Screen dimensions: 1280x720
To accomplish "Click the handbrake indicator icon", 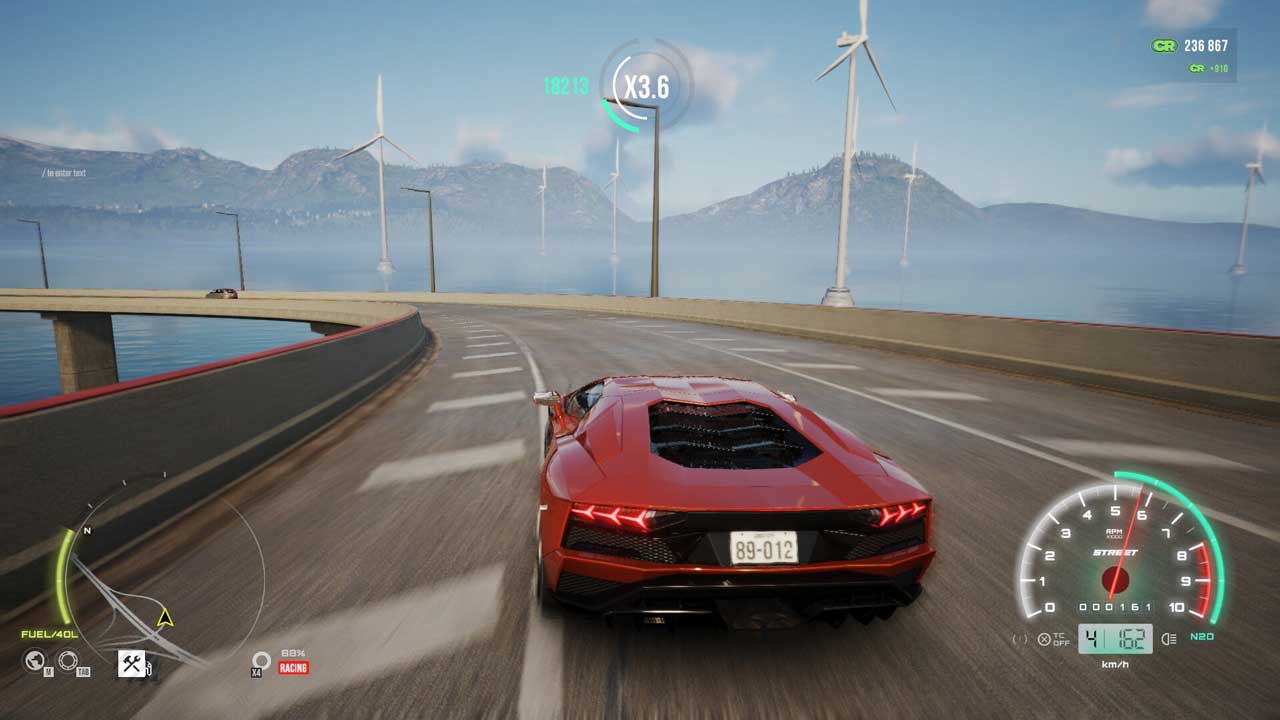I will [1020, 639].
